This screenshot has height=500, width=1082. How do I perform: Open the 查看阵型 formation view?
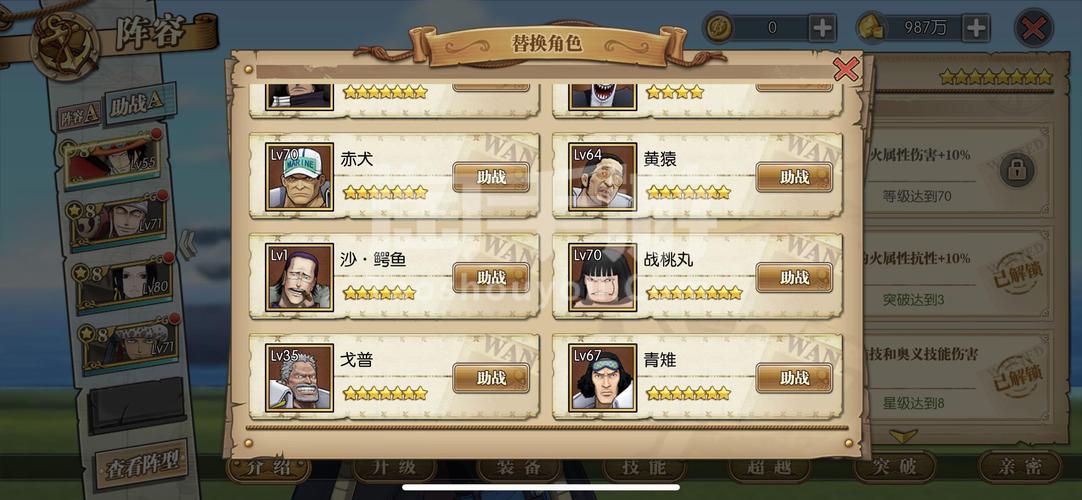click(141, 464)
